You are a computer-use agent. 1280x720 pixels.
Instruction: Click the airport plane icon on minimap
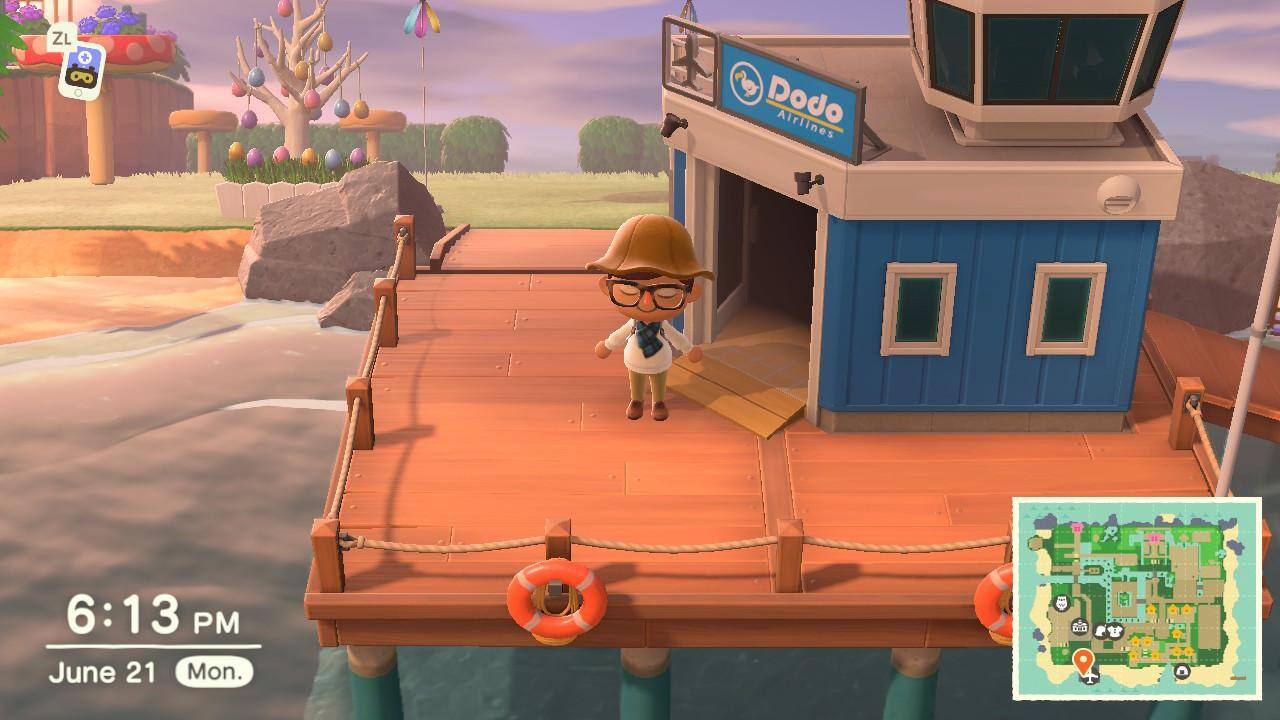coord(1090,679)
